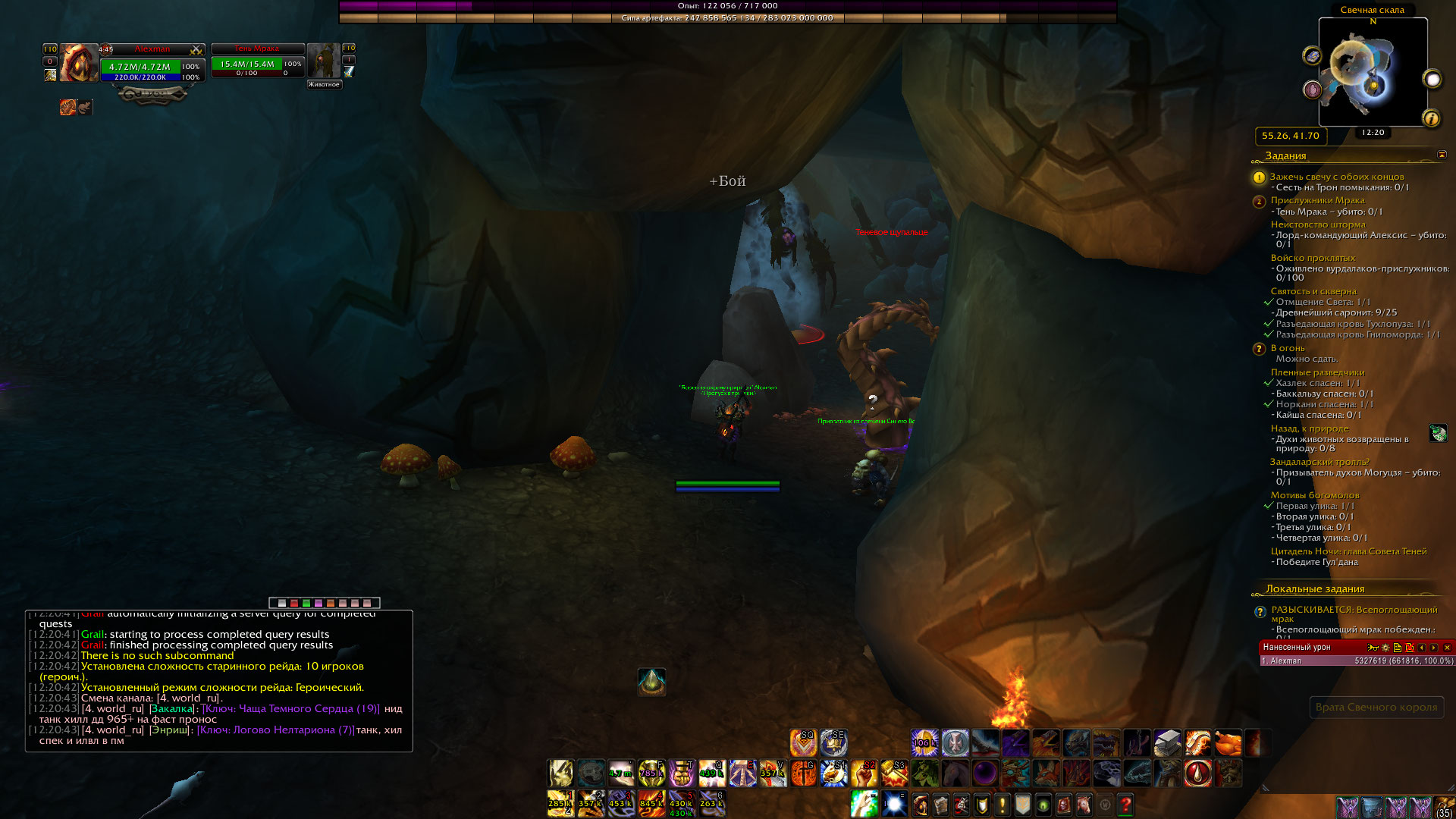Open the info button beside the minimap
This screenshot has width=1456, height=819.
[1431, 118]
